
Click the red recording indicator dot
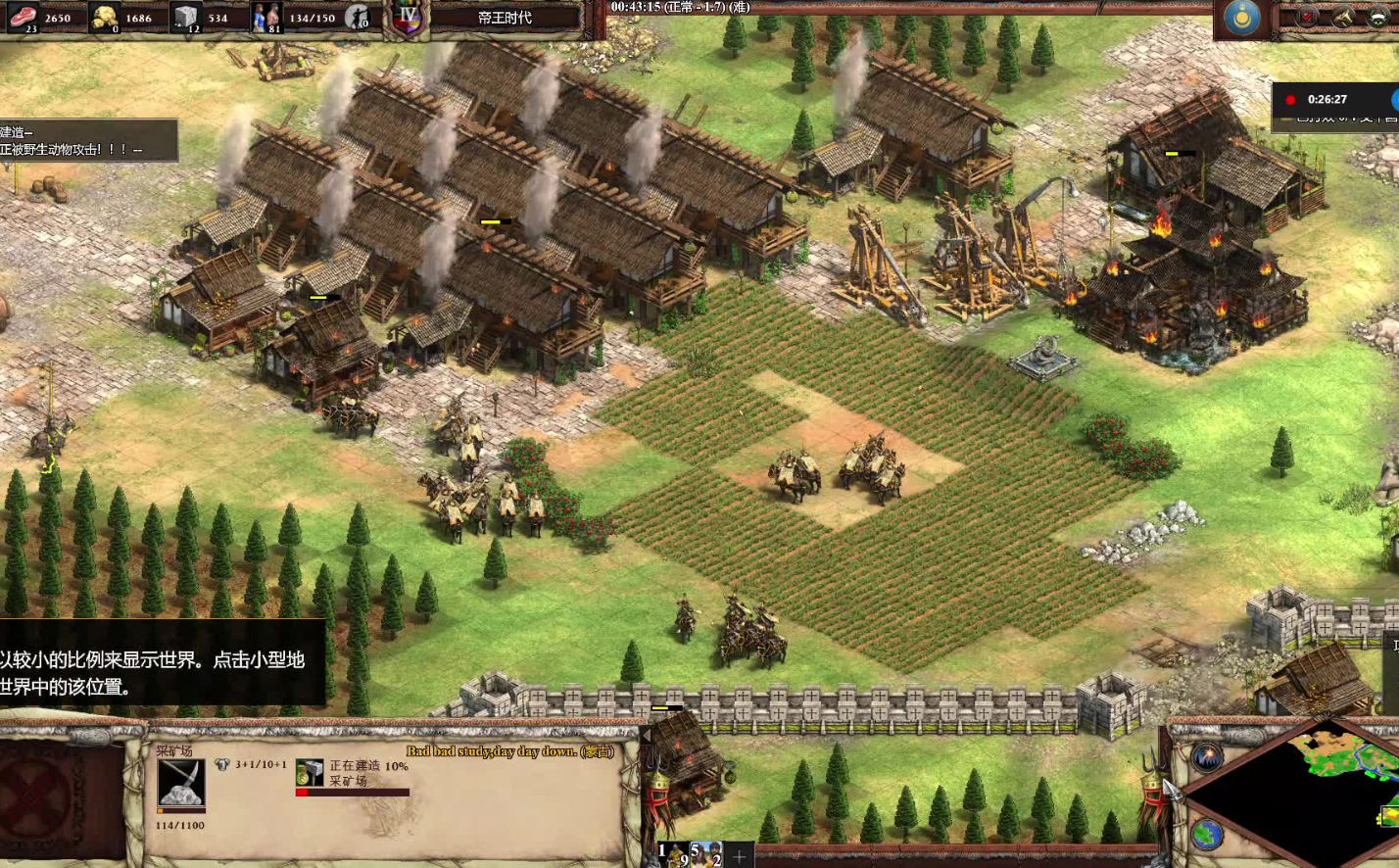tap(1290, 100)
